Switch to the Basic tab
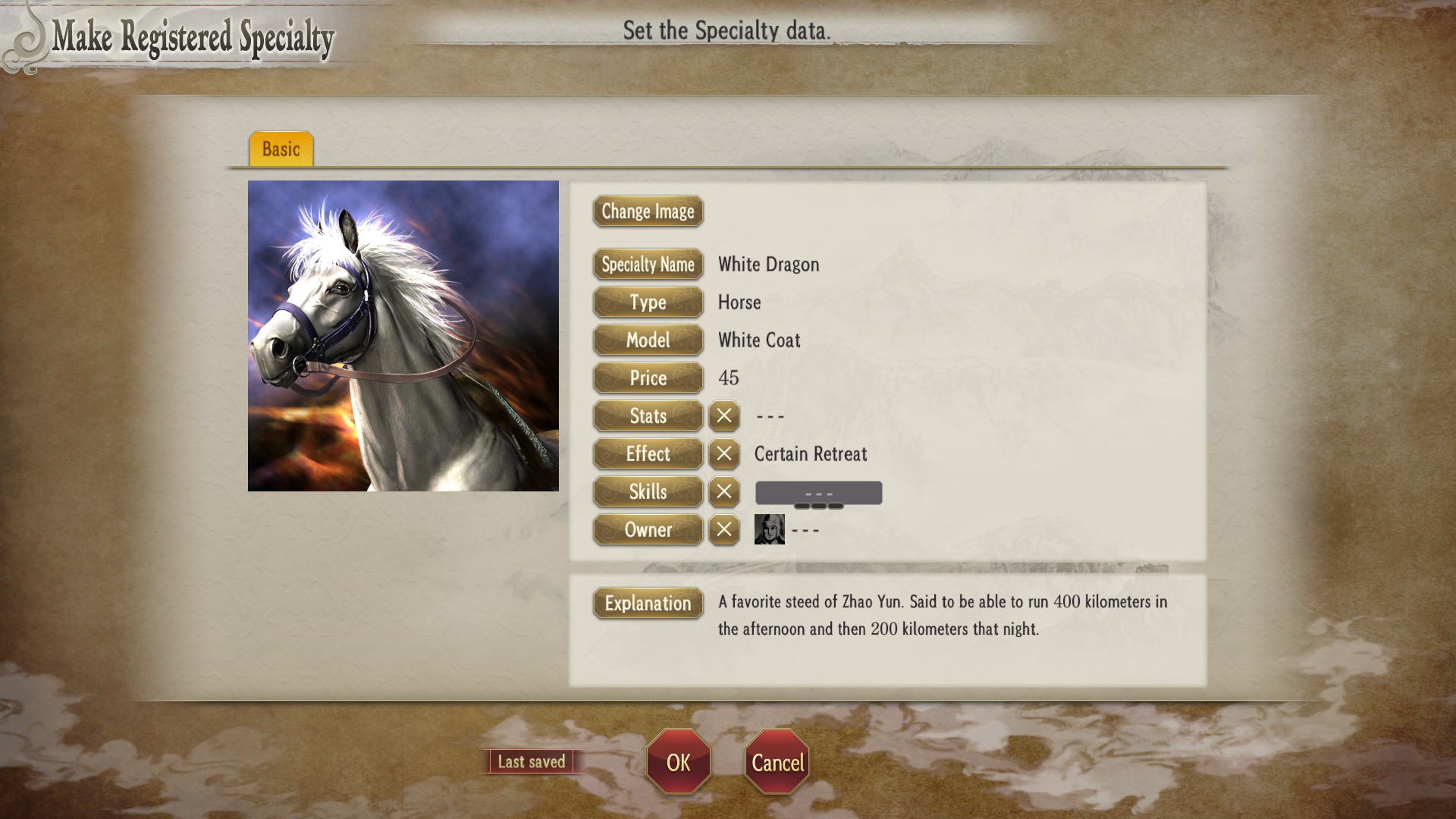Image resolution: width=1456 pixels, height=819 pixels. (x=281, y=149)
